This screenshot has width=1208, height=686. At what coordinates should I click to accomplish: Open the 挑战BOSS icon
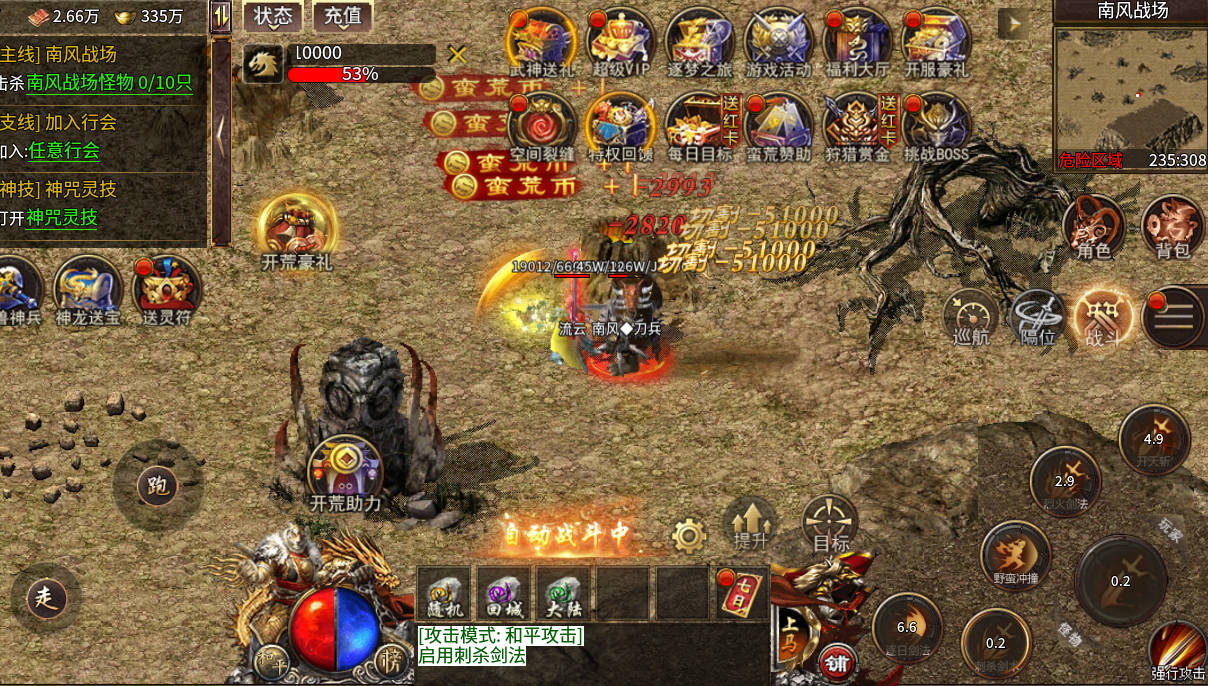(x=936, y=125)
